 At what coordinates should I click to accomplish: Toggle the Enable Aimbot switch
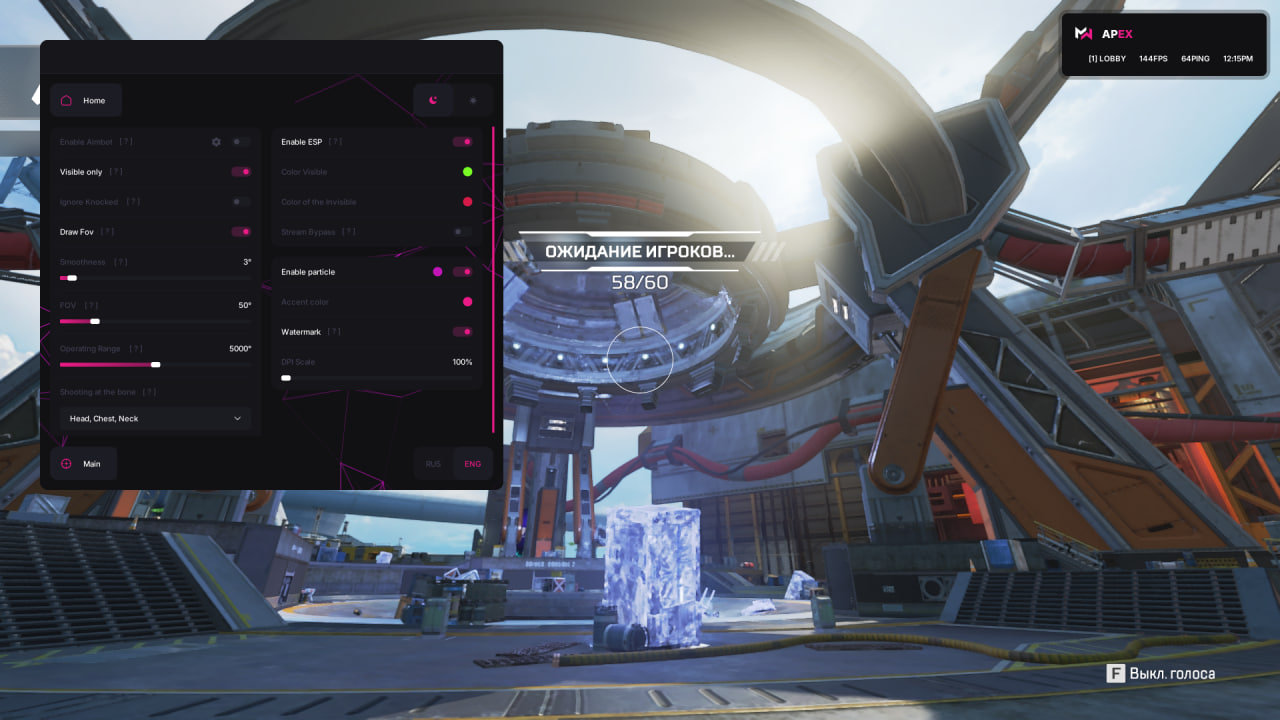point(241,142)
